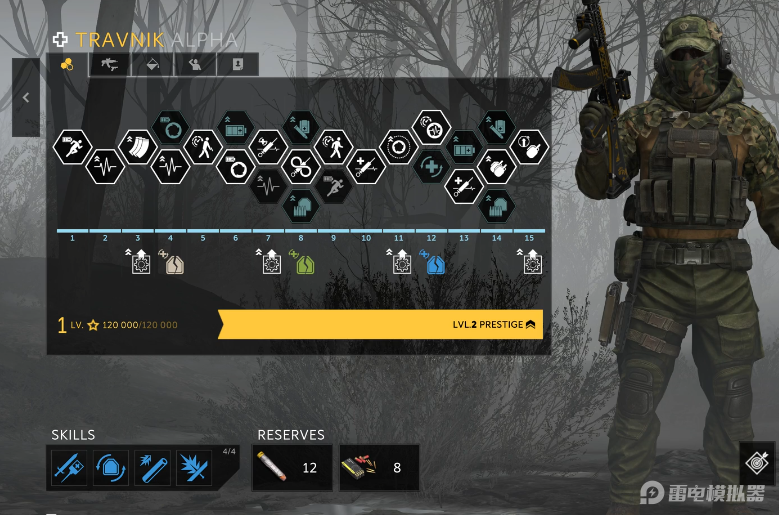Open the operator dossier tab

coord(237,65)
